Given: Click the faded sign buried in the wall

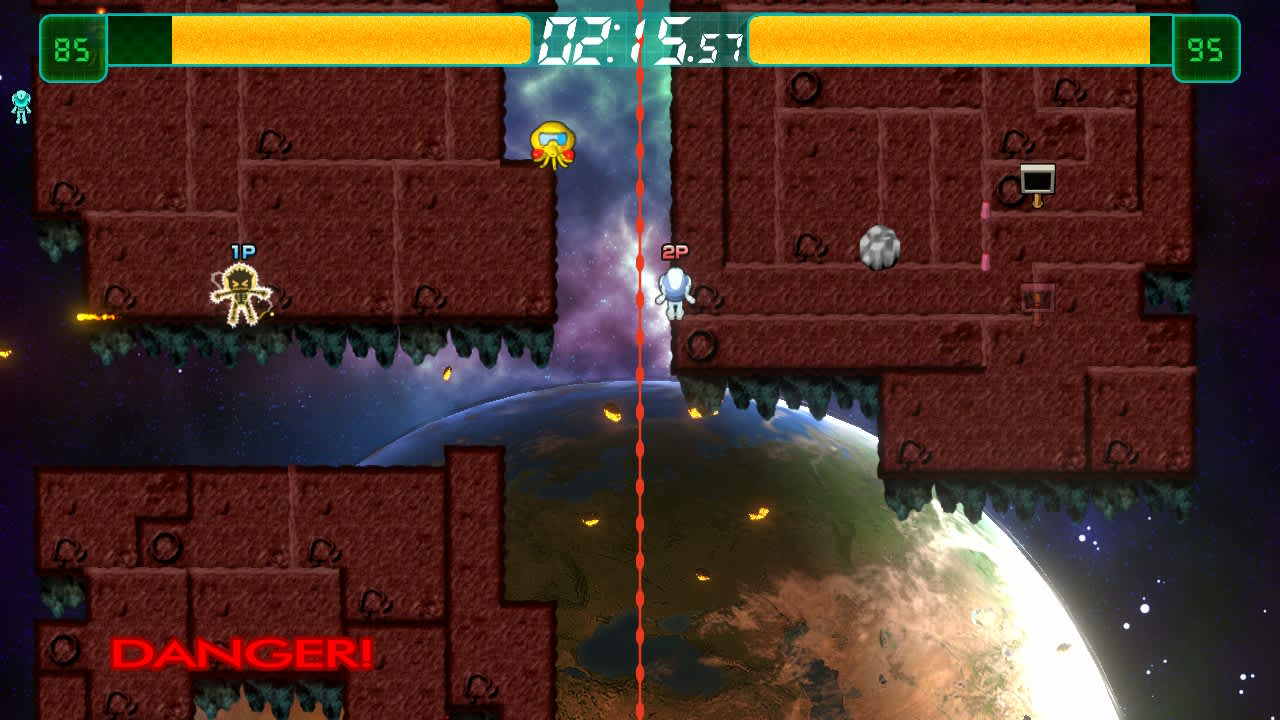Looking at the screenshot, I should (x=1037, y=296).
